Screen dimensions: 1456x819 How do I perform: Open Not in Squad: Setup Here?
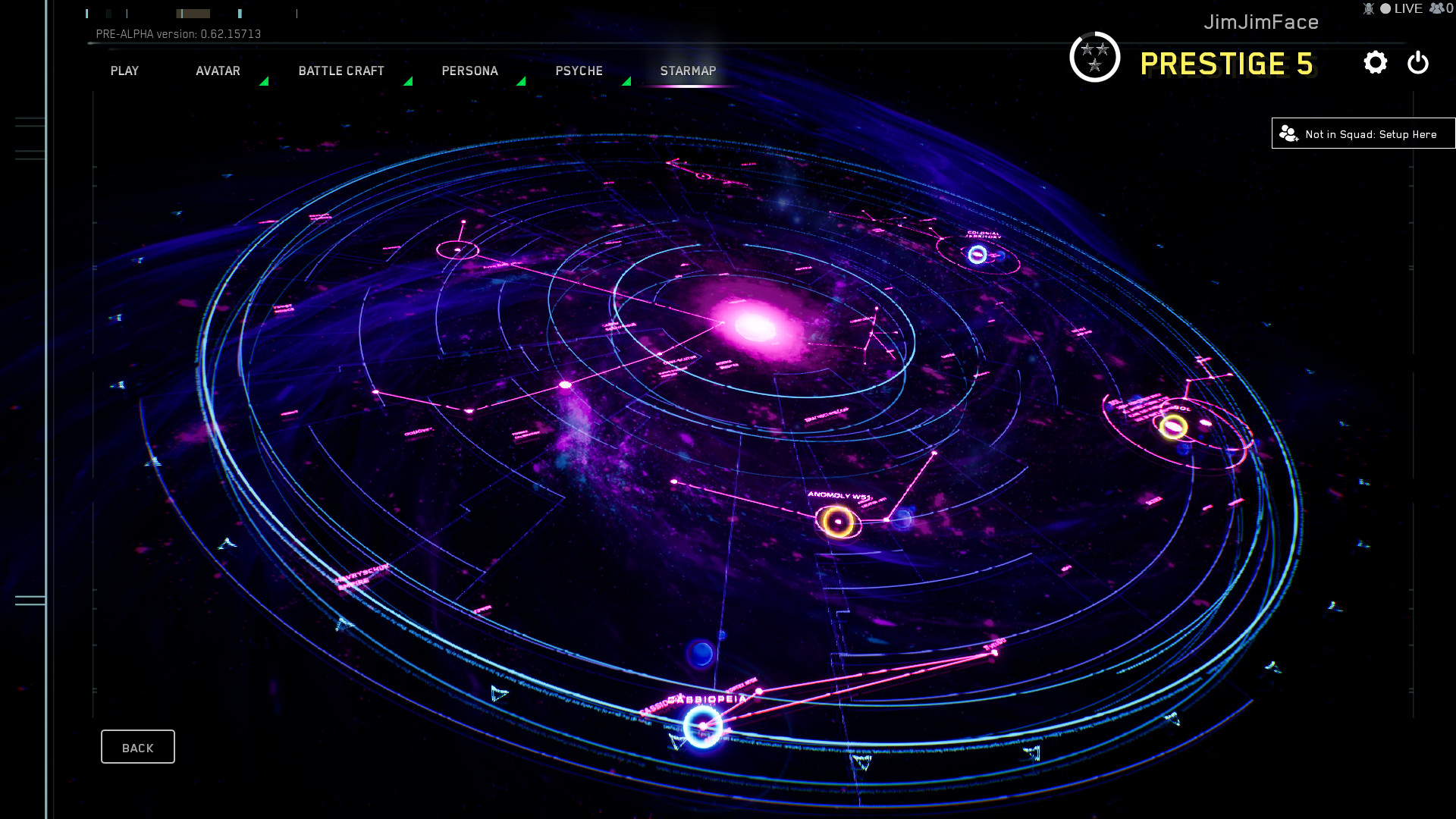pyautogui.click(x=1363, y=133)
